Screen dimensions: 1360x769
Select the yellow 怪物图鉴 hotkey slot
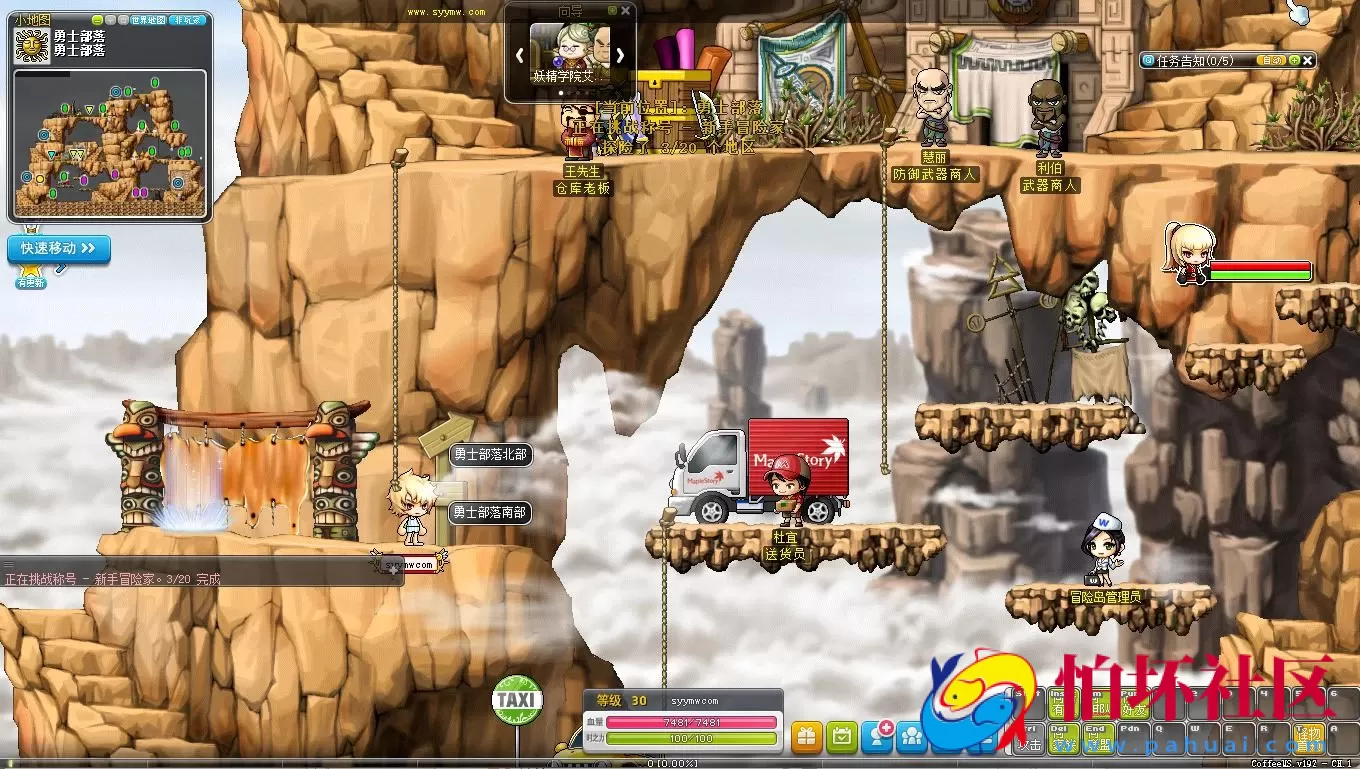[x=1309, y=737]
